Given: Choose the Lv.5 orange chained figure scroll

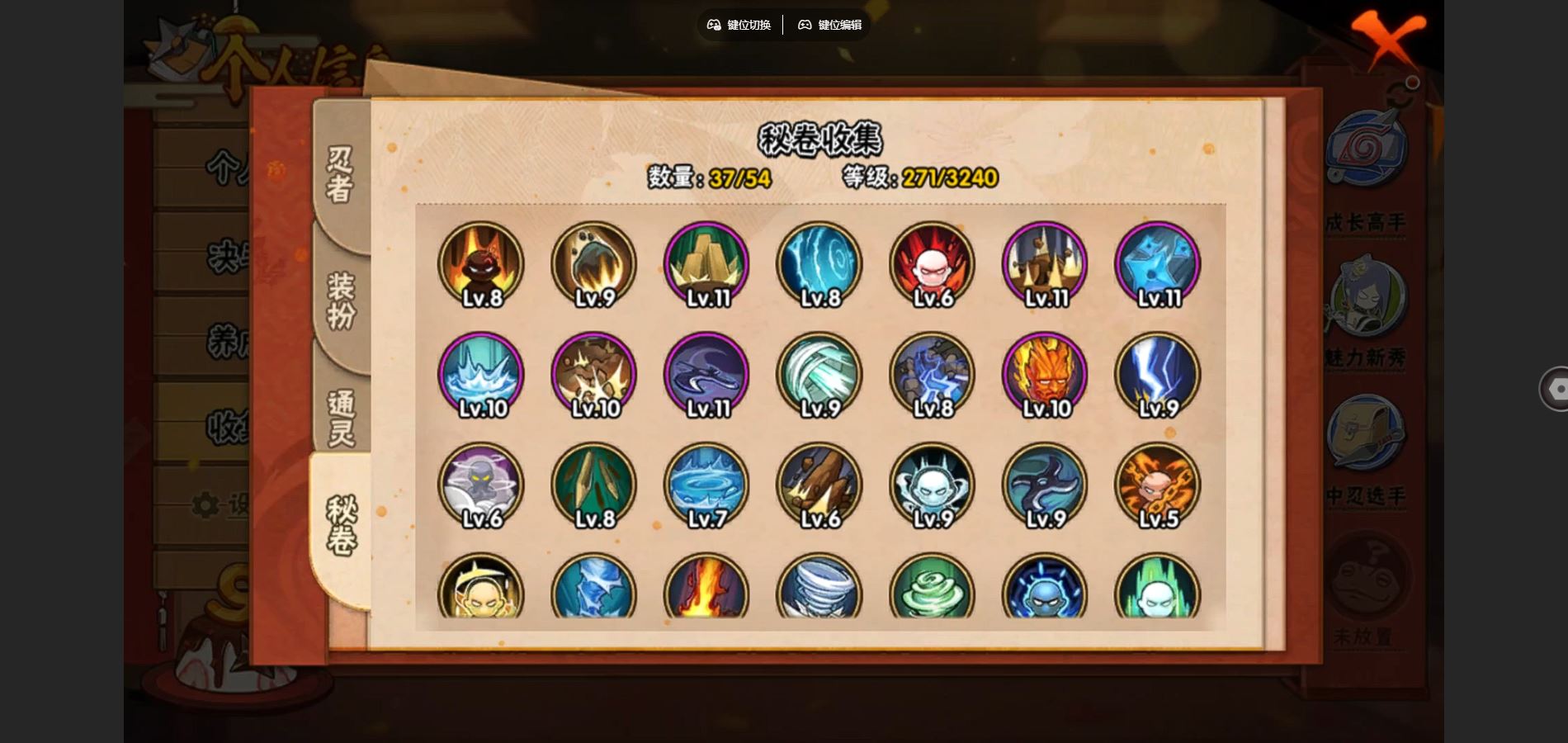Looking at the screenshot, I should click(1157, 485).
